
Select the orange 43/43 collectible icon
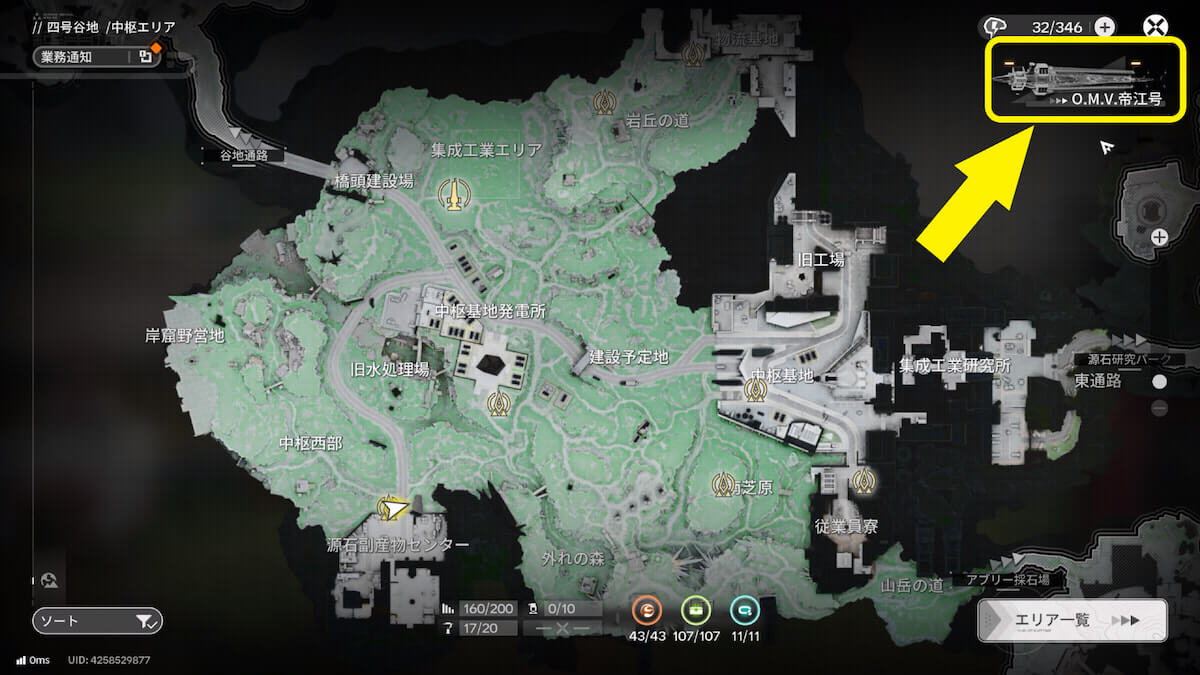click(x=649, y=610)
